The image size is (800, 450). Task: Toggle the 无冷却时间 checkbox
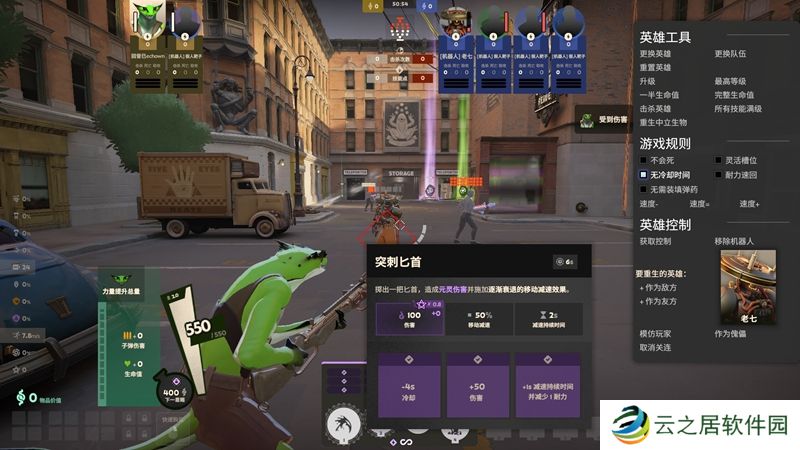[x=645, y=174]
